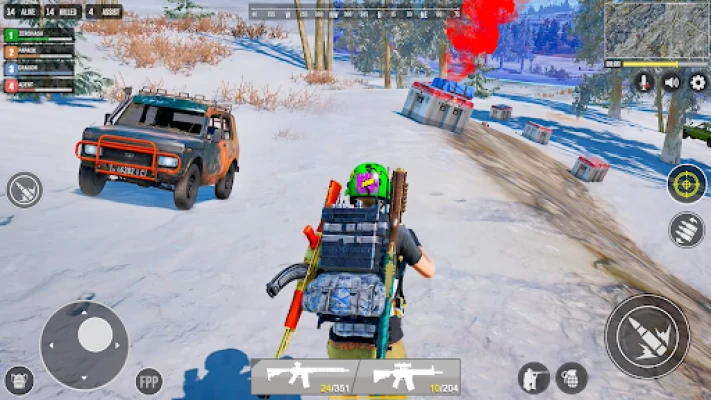The width and height of the screenshot is (711, 400).
Task: Open the minimap
Action: [657, 28]
